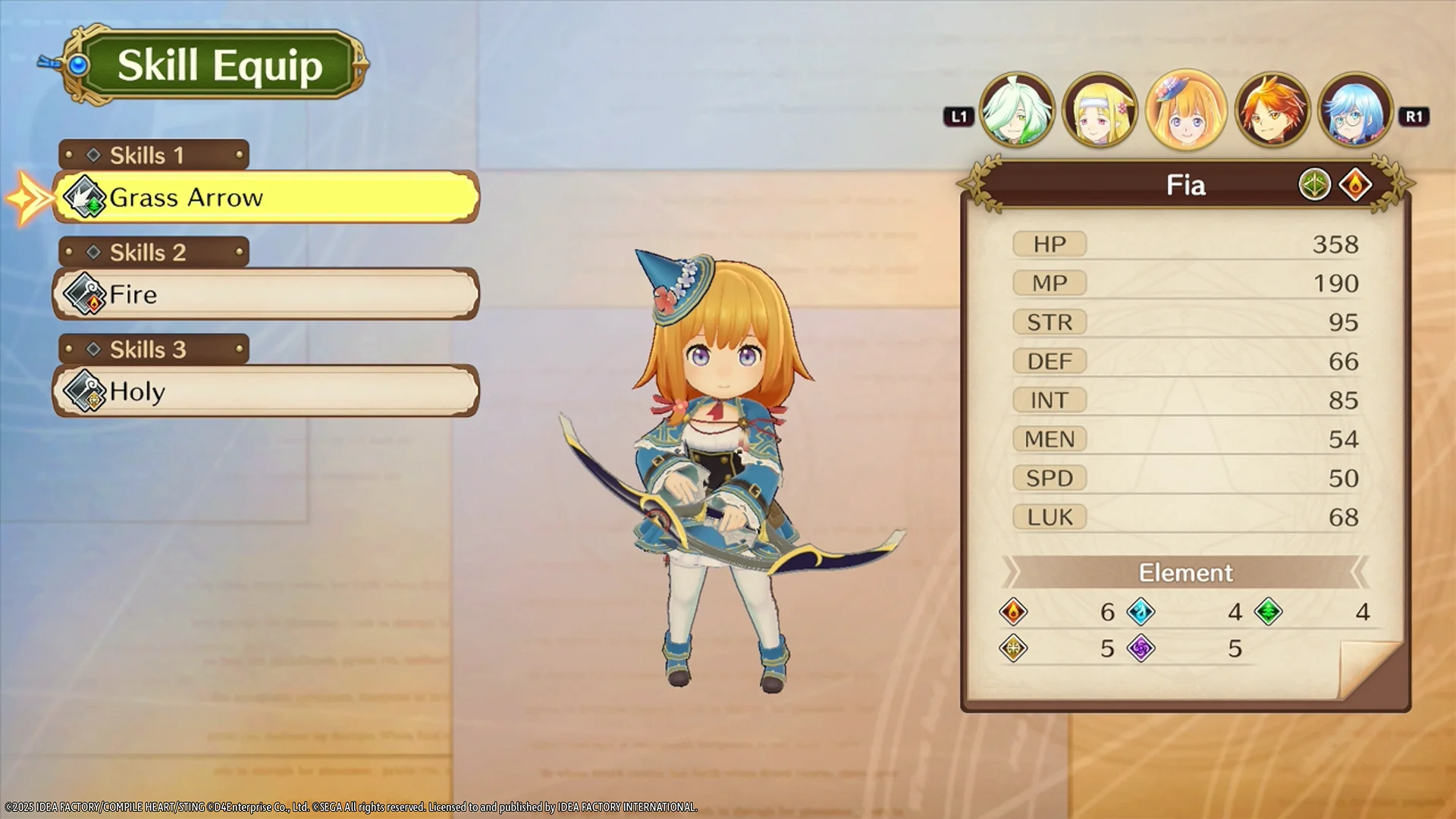Choose the Fire skill slot
This screenshot has width=1456, height=819.
pyautogui.click(x=265, y=294)
